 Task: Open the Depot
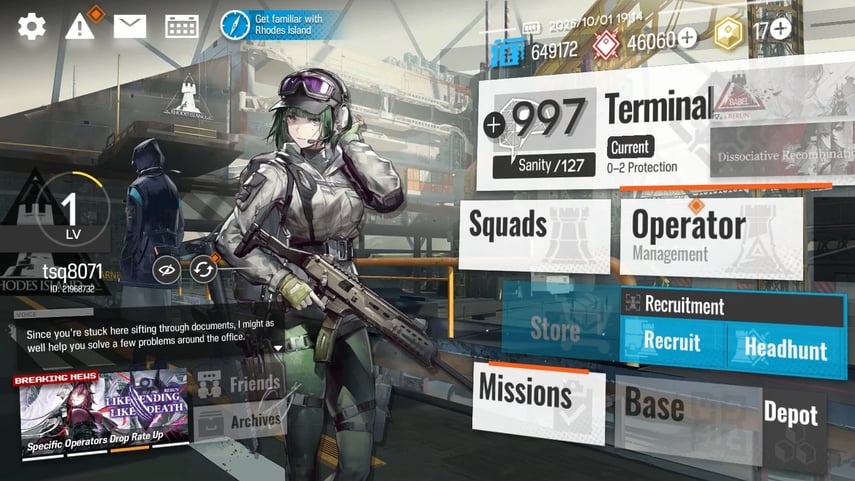(x=790, y=415)
